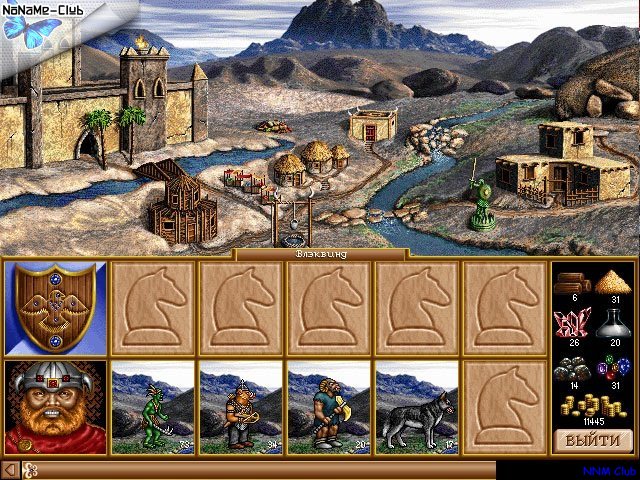Image resolution: width=640 pixels, height=480 pixels.
Task: Click the ВЫЙТИ exit button
Action: pos(593,440)
